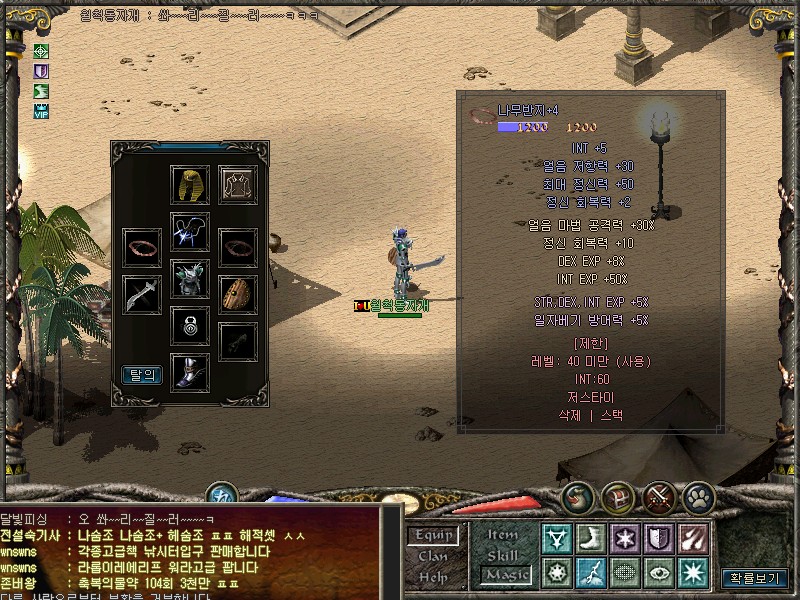
Task: Select the armored boots slot
Action: (x=190, y=372)
